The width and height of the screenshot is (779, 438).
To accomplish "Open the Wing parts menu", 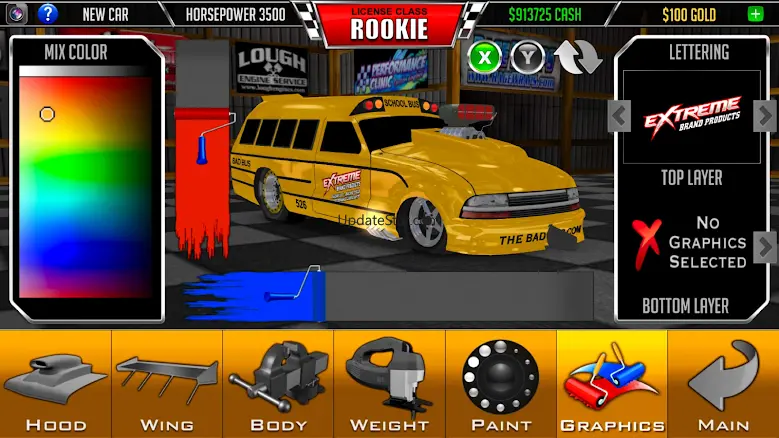I will click(x=166, y=384).
